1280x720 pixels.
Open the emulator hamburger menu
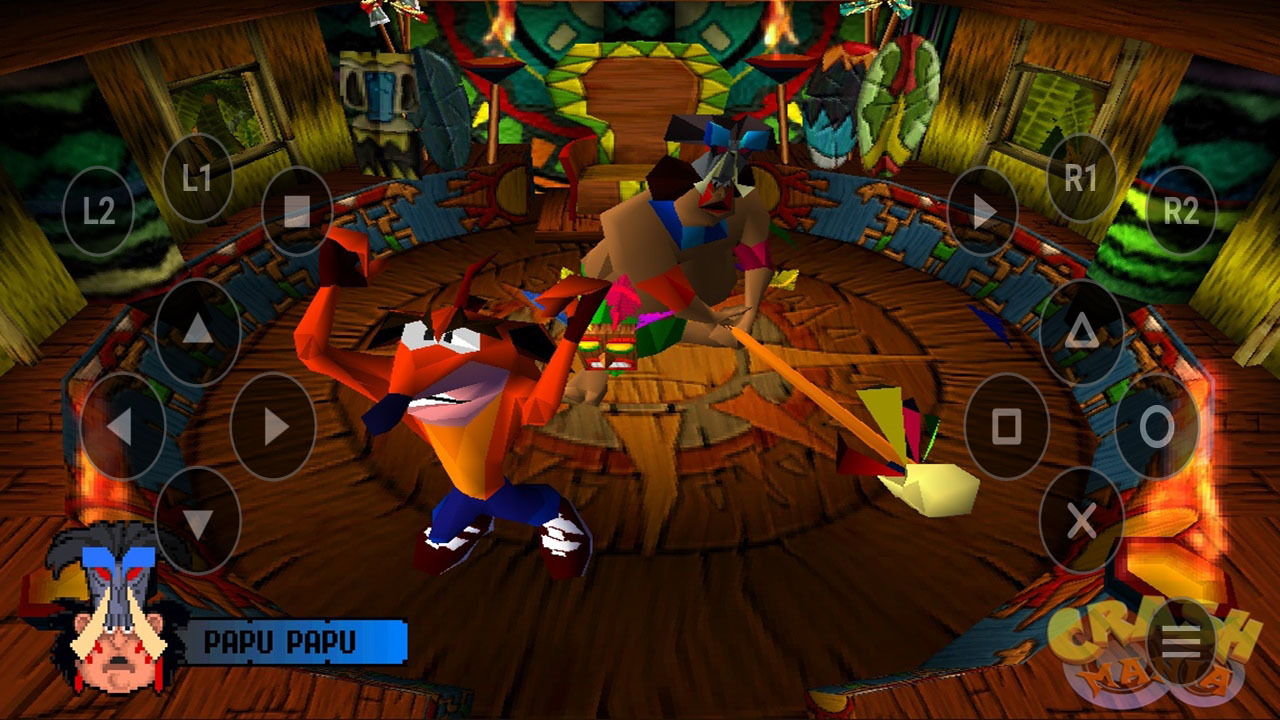(1181, 643)
